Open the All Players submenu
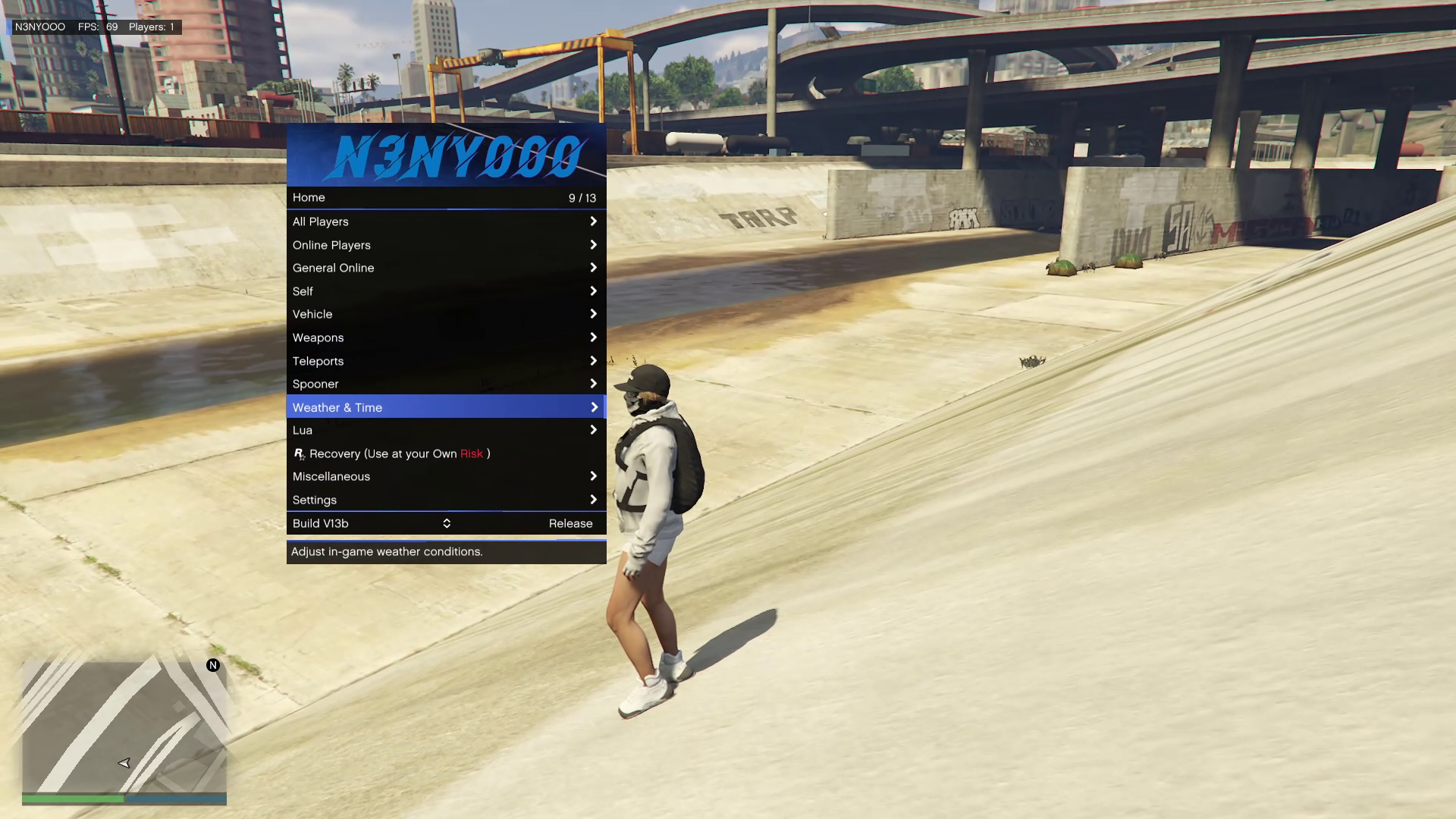The height and width of the screenshot is (819, 1456). pyautogui.click(x=446, y=221)
